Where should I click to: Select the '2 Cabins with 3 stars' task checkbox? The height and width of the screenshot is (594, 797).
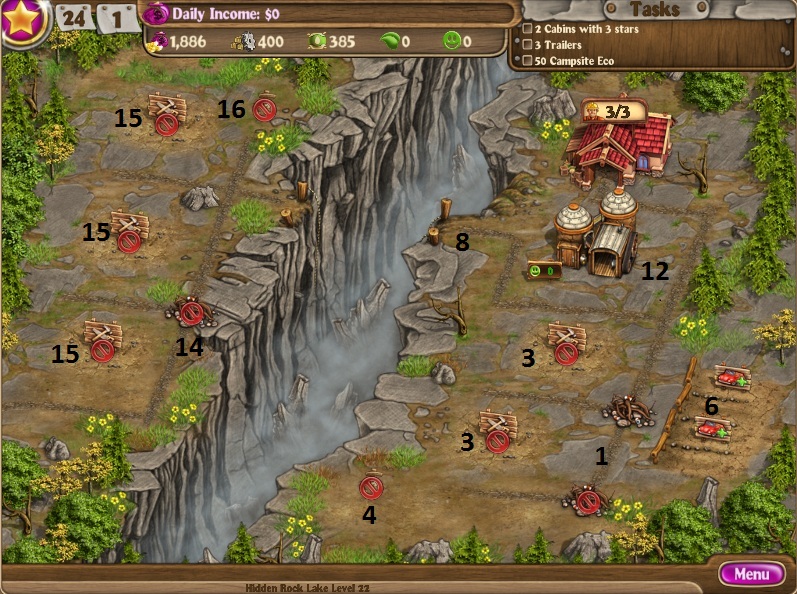(528, 29)
